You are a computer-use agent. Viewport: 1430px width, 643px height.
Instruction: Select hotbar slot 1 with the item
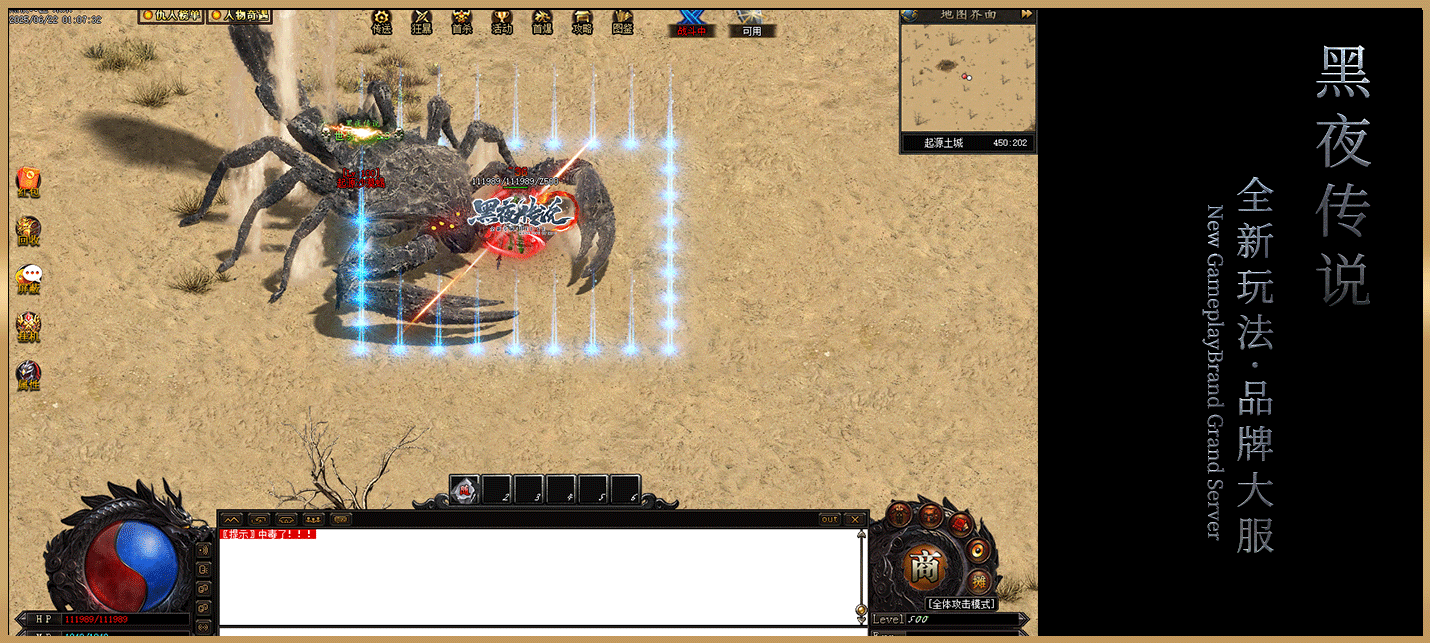pos(466,490)
